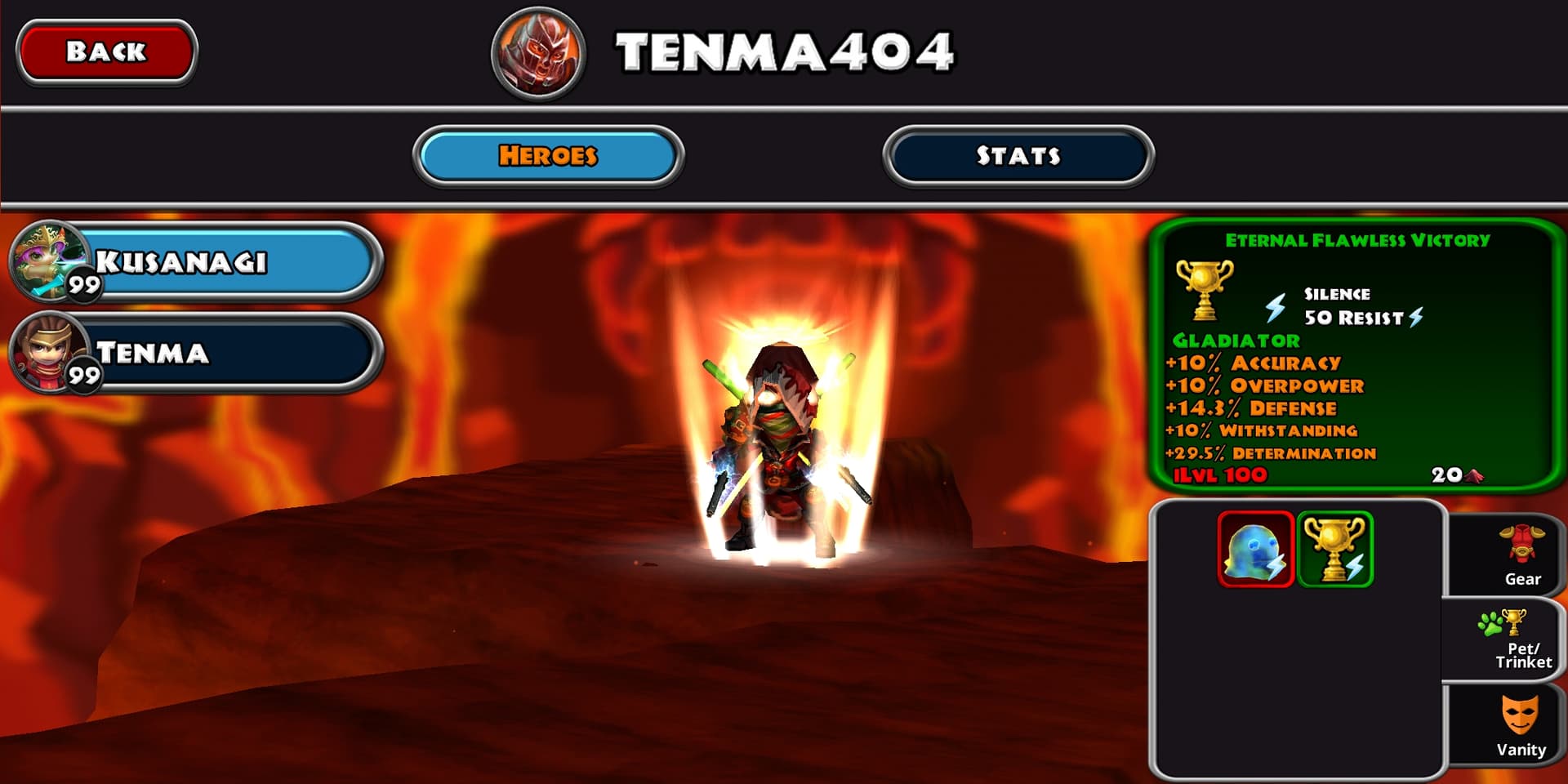Click the TENMA404 player avatar portrait

coord(539,52)
